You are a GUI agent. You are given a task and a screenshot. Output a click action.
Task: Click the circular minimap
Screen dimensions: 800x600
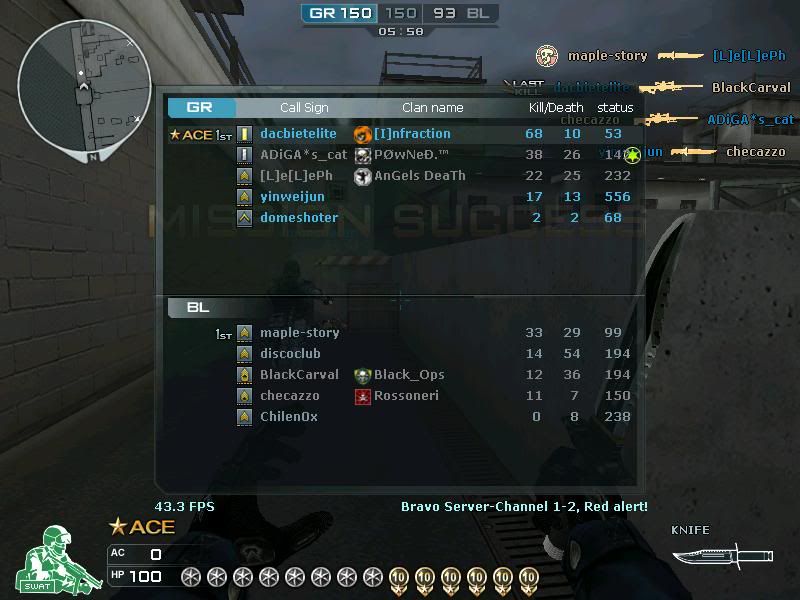tap(84, 88)
